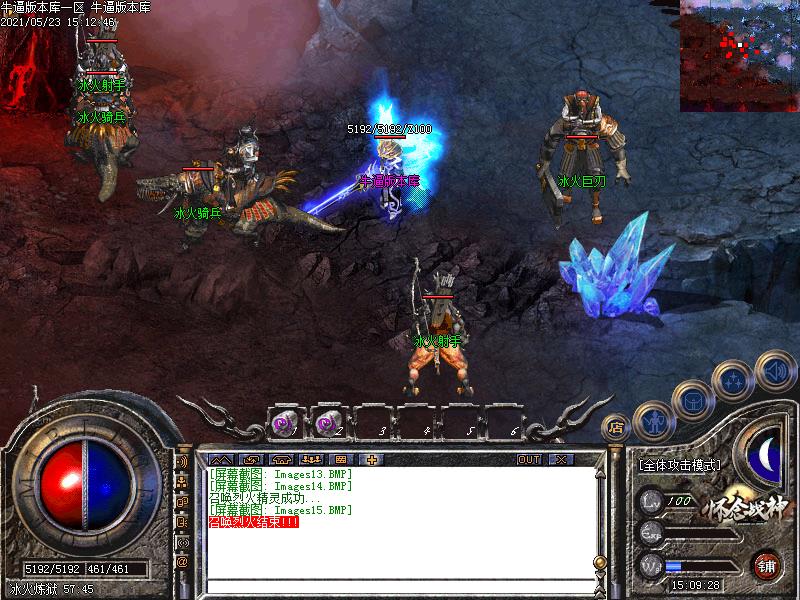Click the minimap in the corner
This screenshot has width=800, height=600.
pos(739,55)
